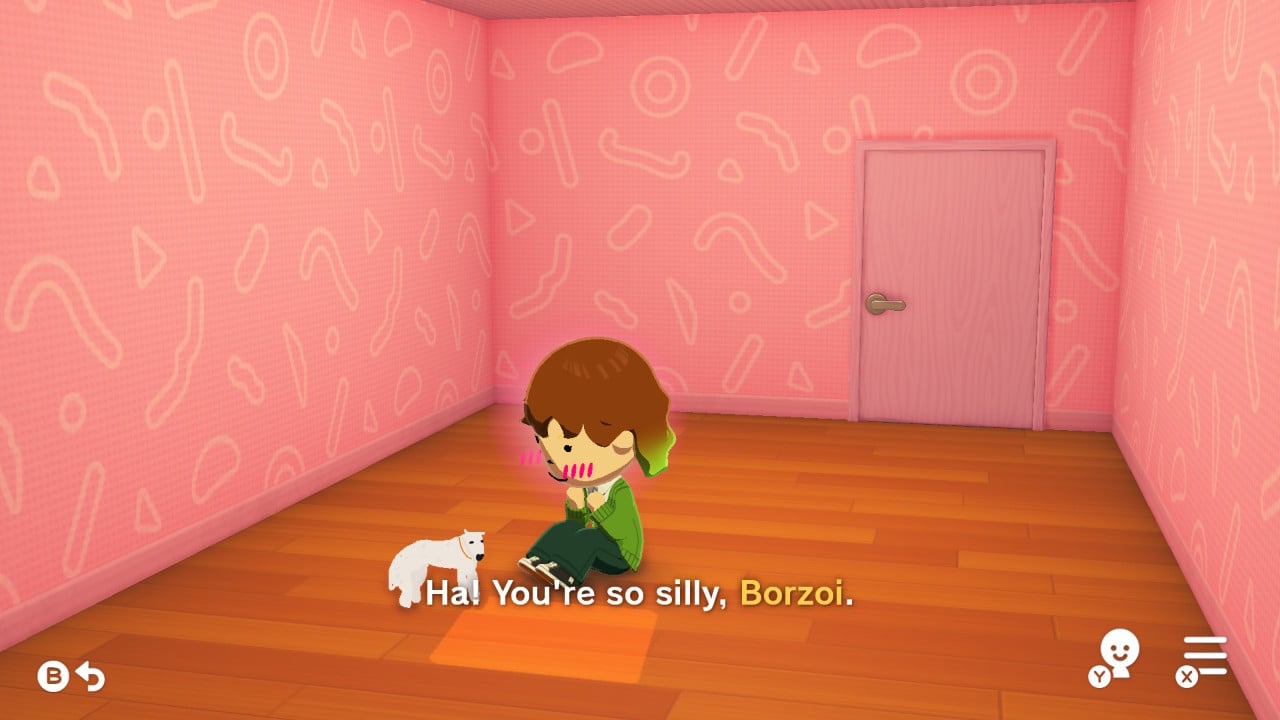The image size is (1280, 720).
Task: Click the circled Y button prompt
Action: coord(1100,675)
